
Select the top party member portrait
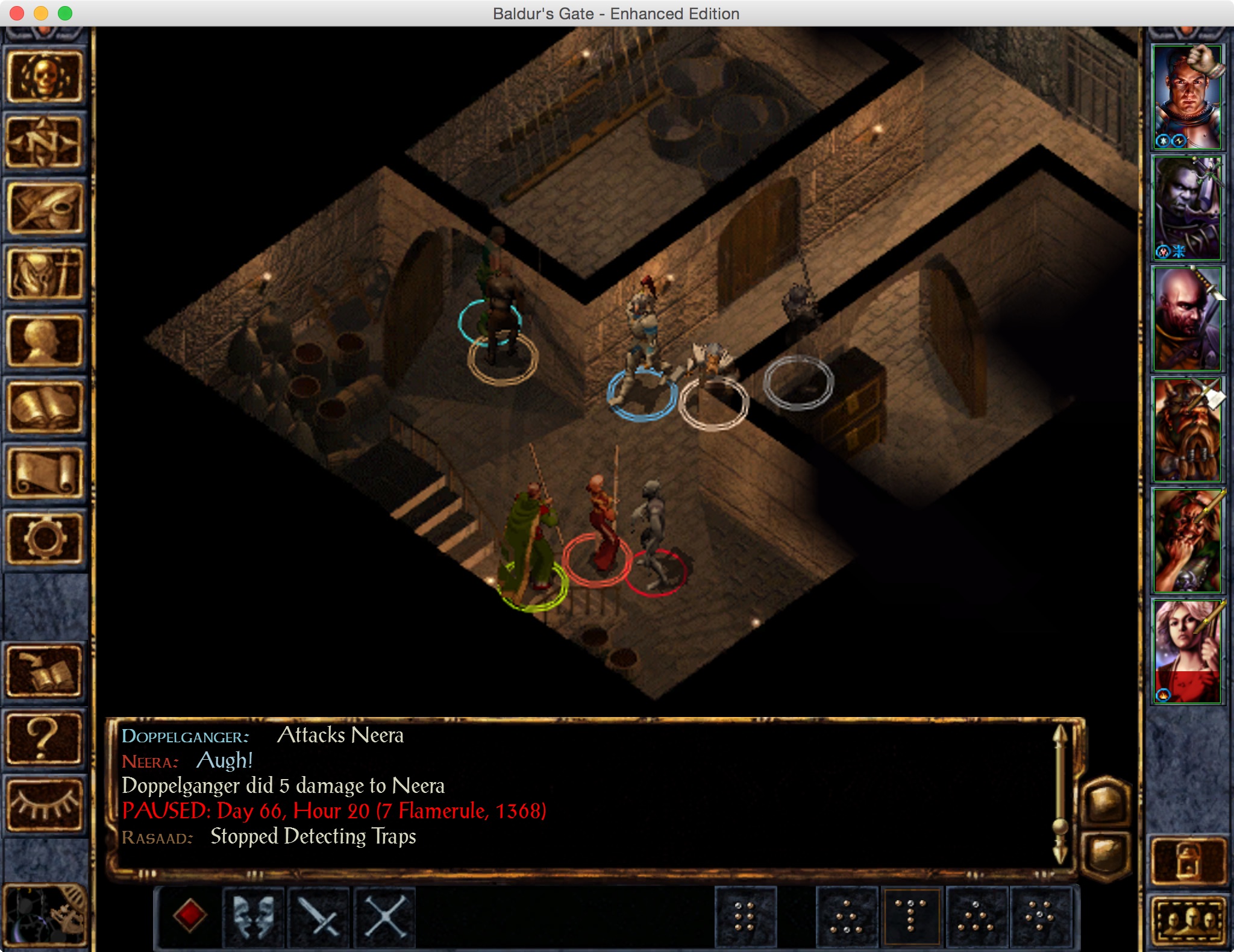point(1187,96)
